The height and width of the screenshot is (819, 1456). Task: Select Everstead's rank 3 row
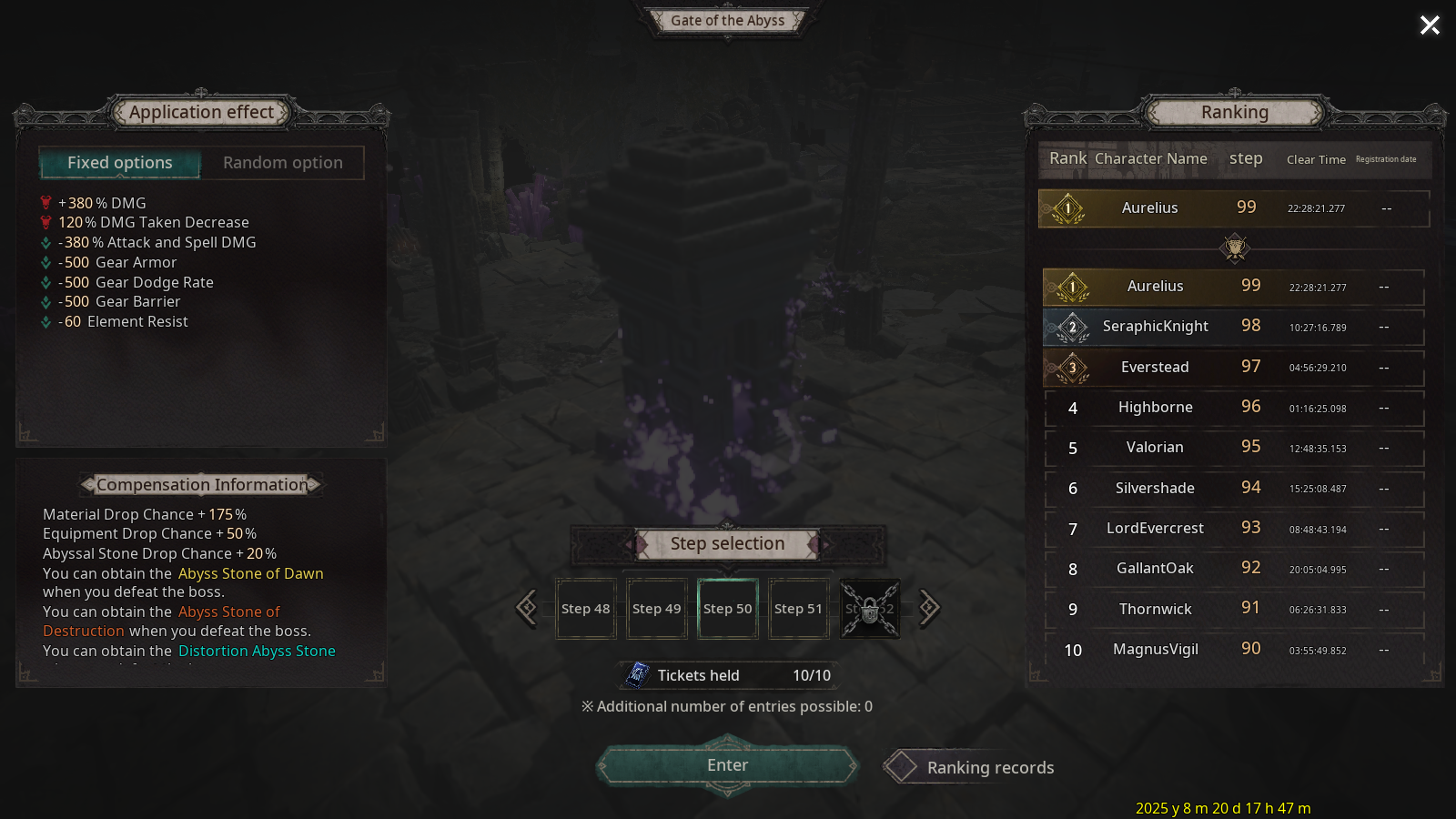click(x=1233, y=368)
